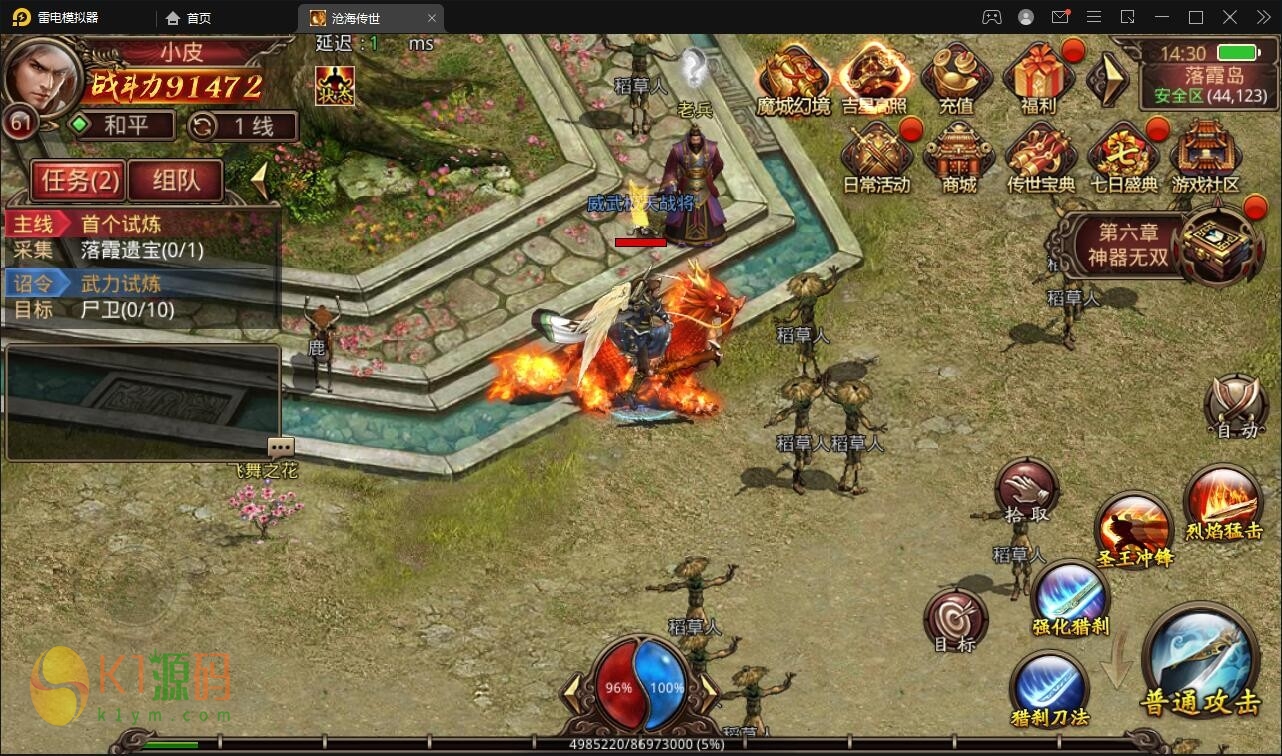Open 日常活动 daily activities

click(876, 157)
